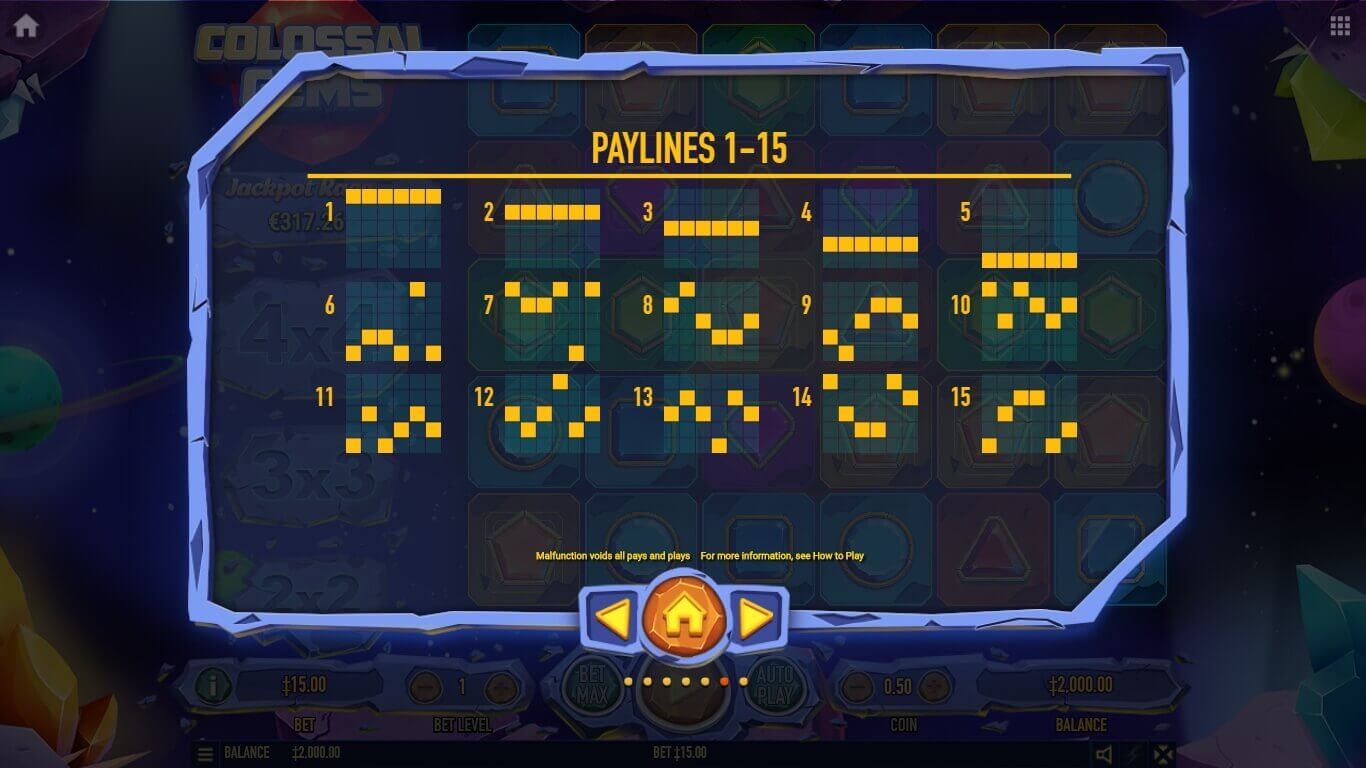Open the lobby via top-left home icon
Screen dimensions: 1366x768
[x=26, y=27]
